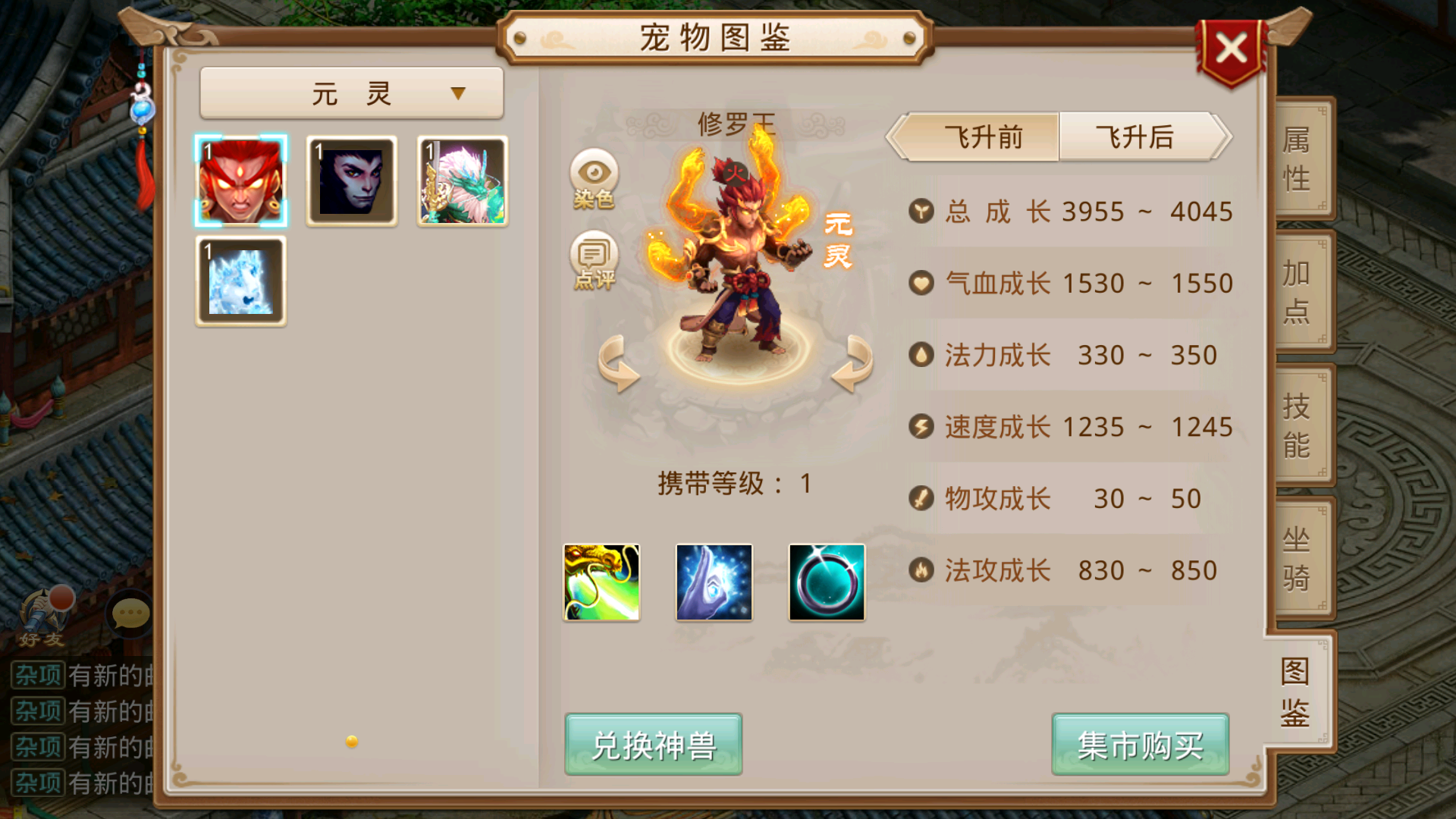The width and height of the screenshot is (1456, 819).
Task: Click the 速度成长 speed stat icon
Action: (920, 427)
